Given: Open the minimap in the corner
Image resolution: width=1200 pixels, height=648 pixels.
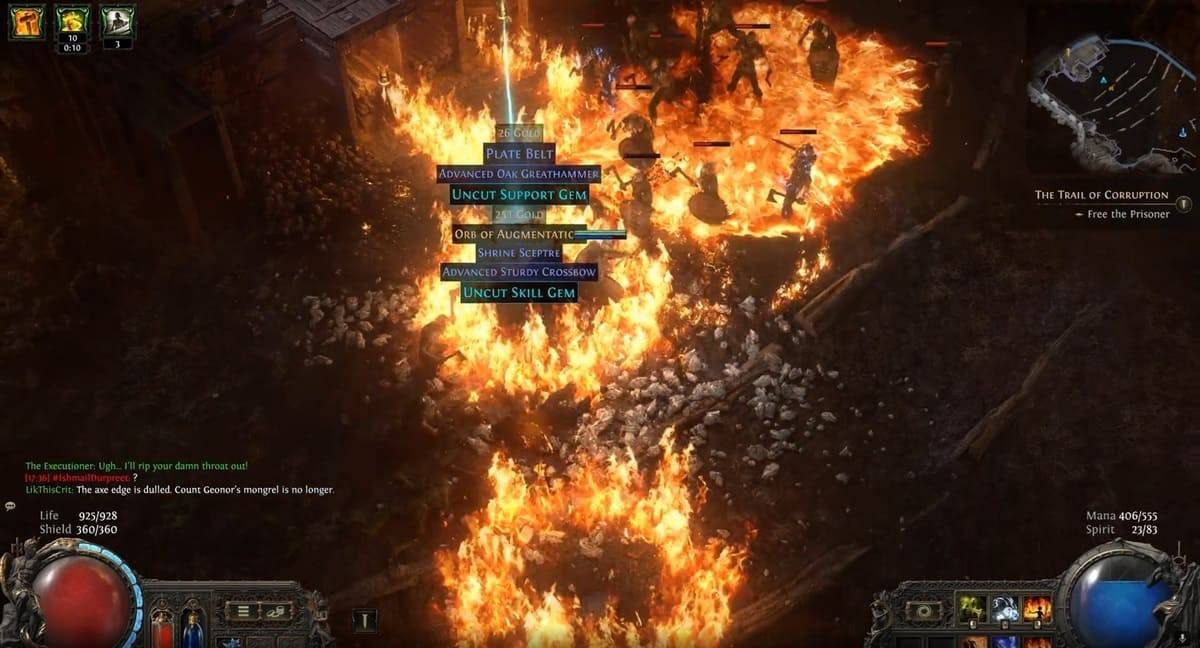Looking at the screenshot, I should point(1110,95).
